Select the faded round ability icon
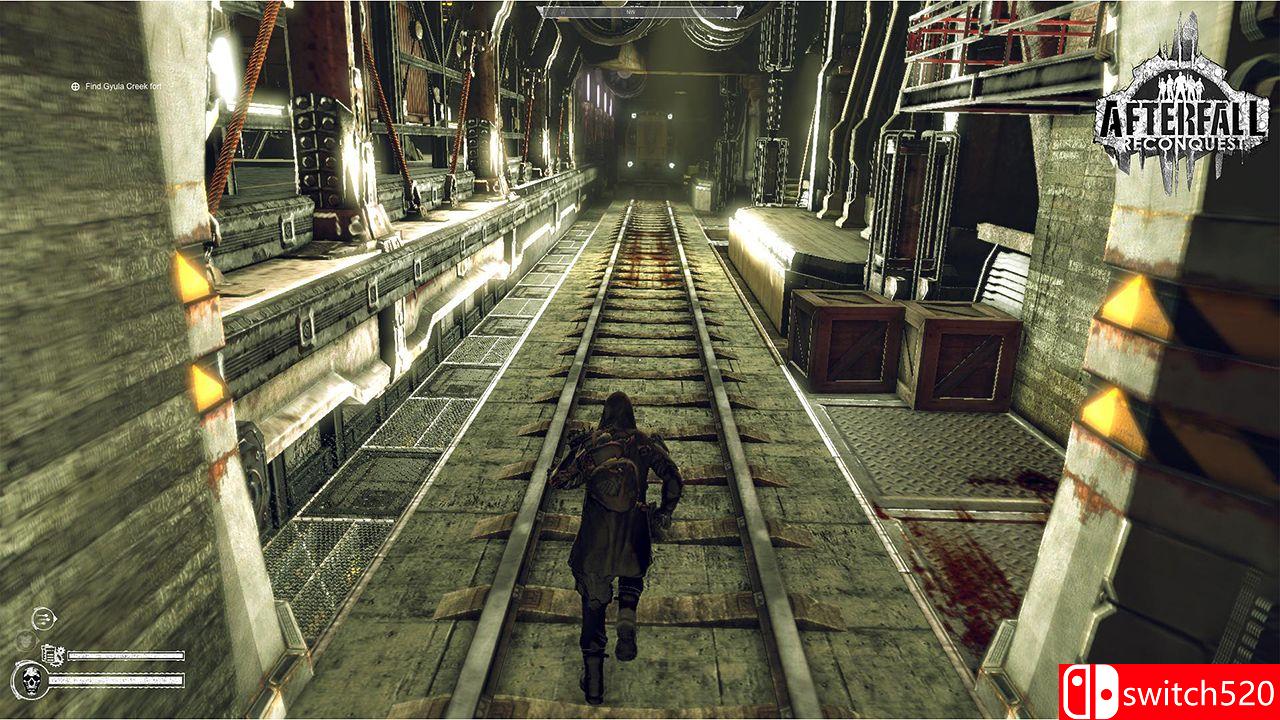1280x720 pixels. 25,641
